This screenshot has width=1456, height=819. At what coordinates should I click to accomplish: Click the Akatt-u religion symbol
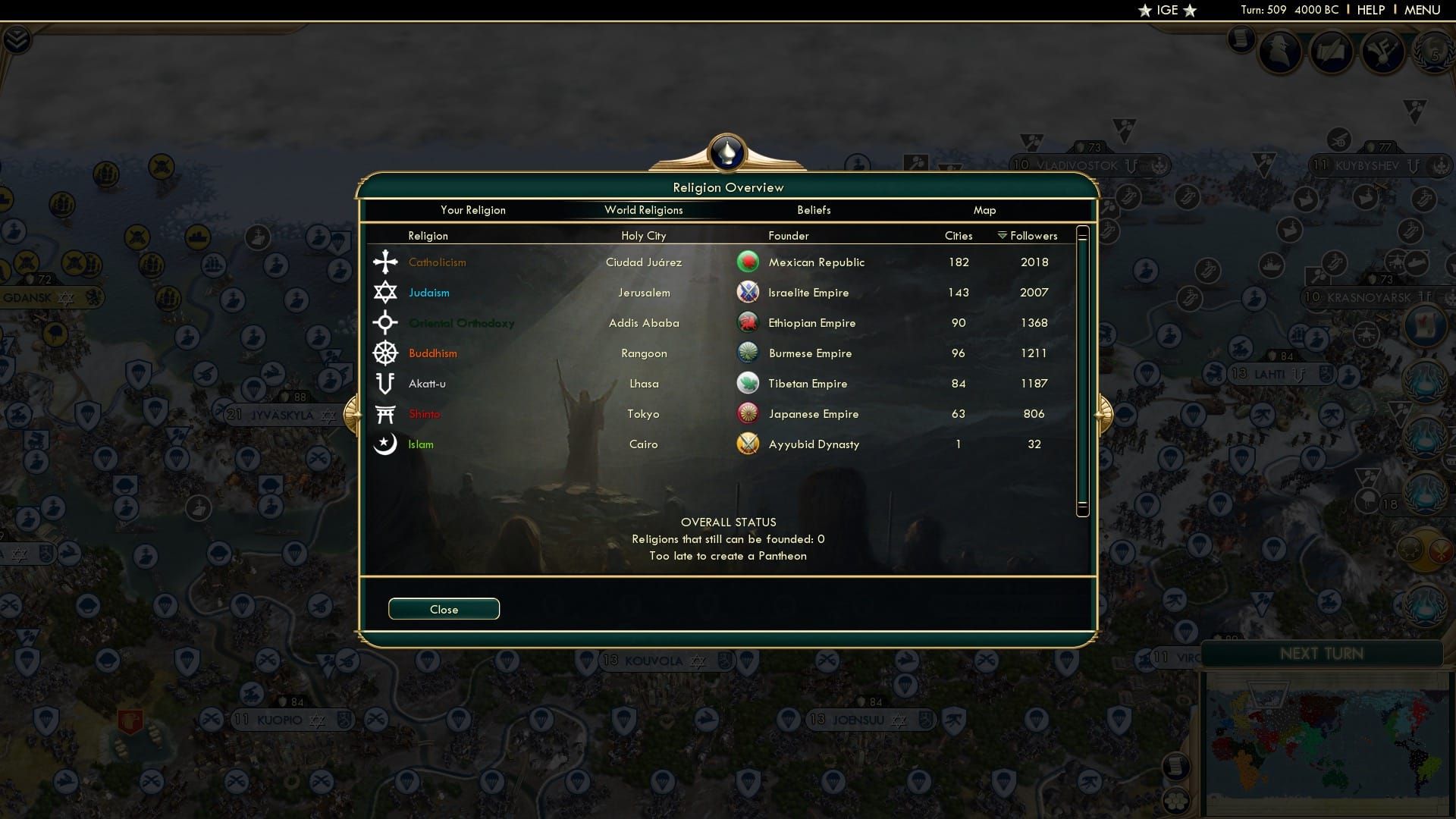click(385, 383)
